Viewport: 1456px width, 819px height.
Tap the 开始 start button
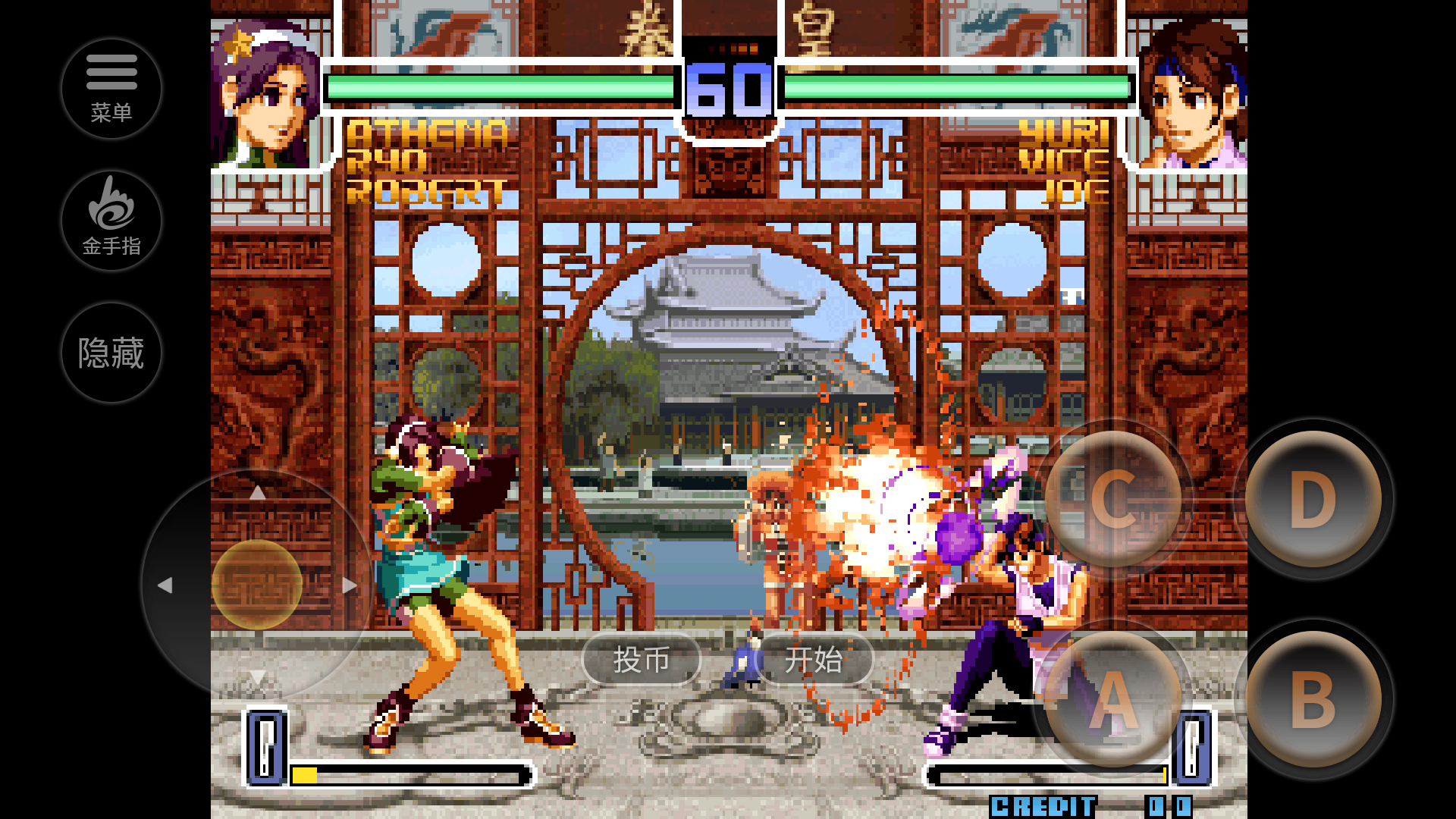(x=815, y=660)
